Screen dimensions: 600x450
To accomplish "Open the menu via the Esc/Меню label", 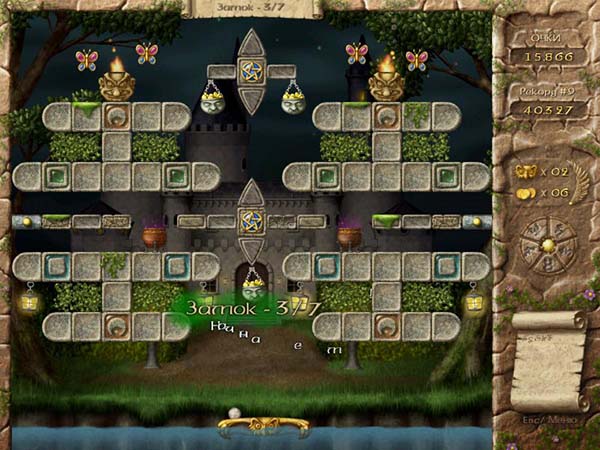I will point(547,419).
